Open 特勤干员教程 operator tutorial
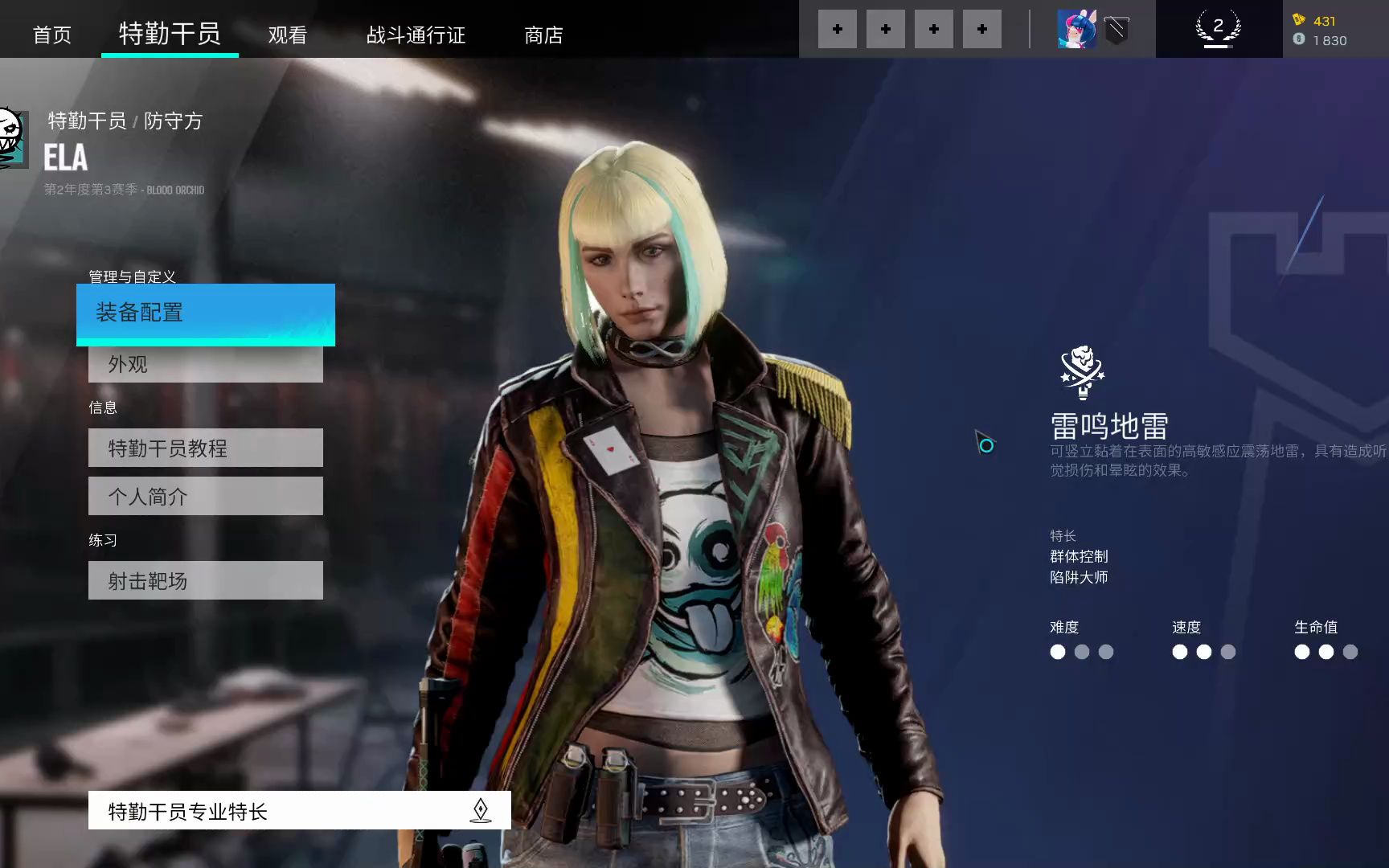The image size is (1389, 868). pos(206,448)
